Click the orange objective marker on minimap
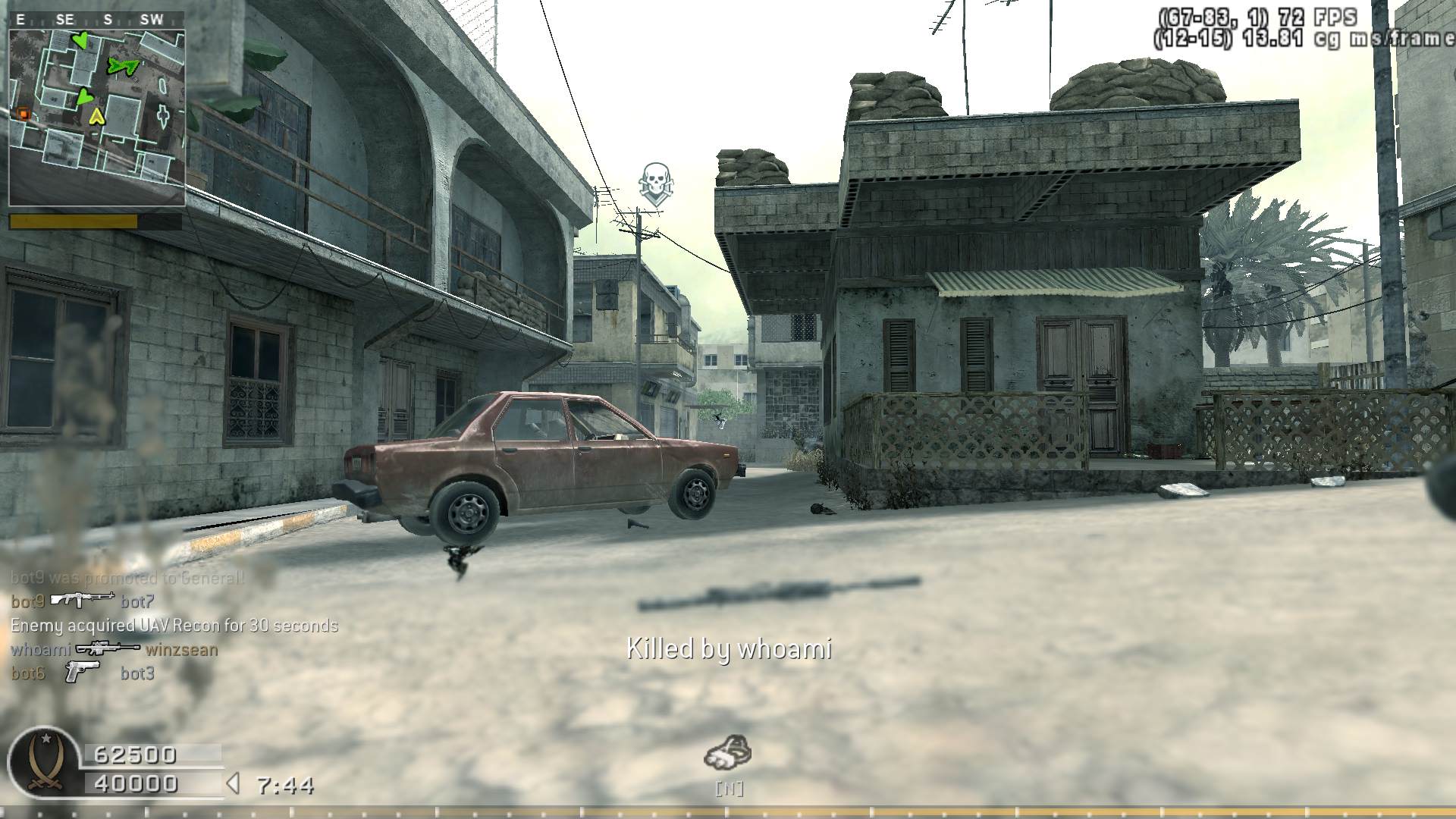1456x819 pixels. click(x=24, y=114)
